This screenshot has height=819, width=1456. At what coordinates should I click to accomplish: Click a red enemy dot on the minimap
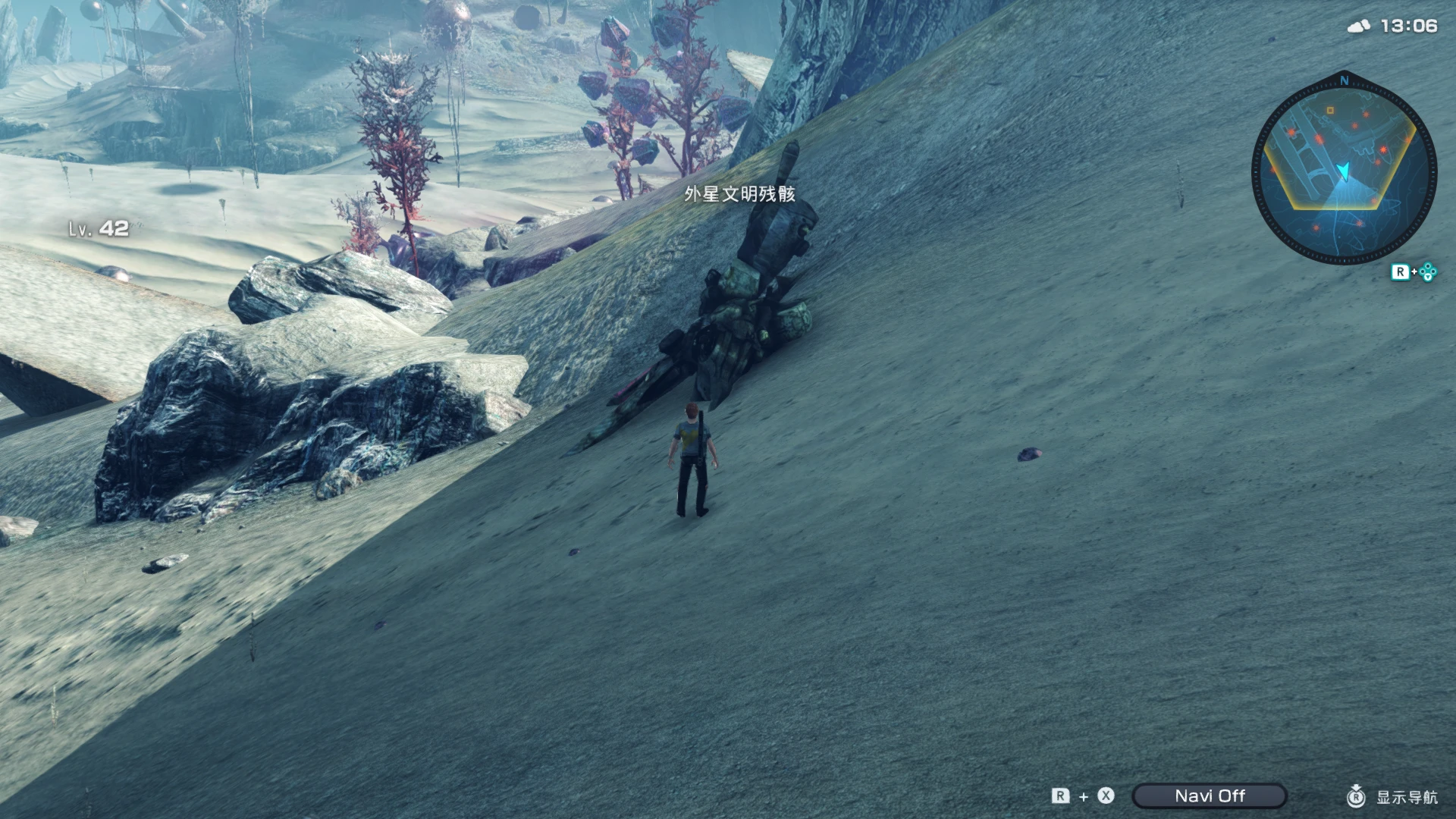click(x=1384, y=149)
